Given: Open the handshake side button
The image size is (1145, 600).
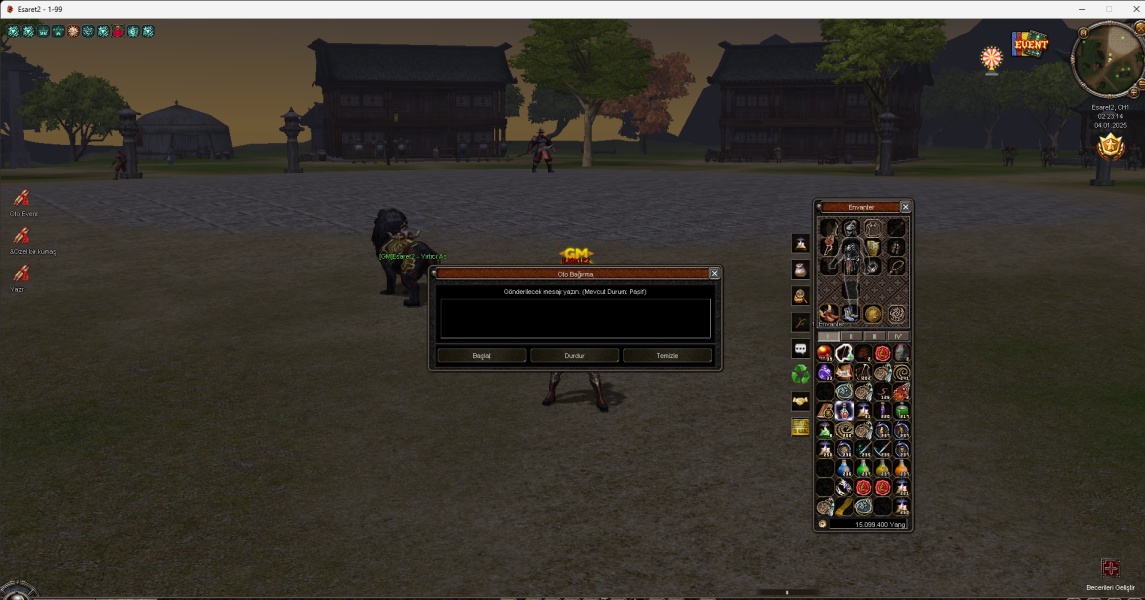Looking at the screenshot, I should click(x=801, y=401).
